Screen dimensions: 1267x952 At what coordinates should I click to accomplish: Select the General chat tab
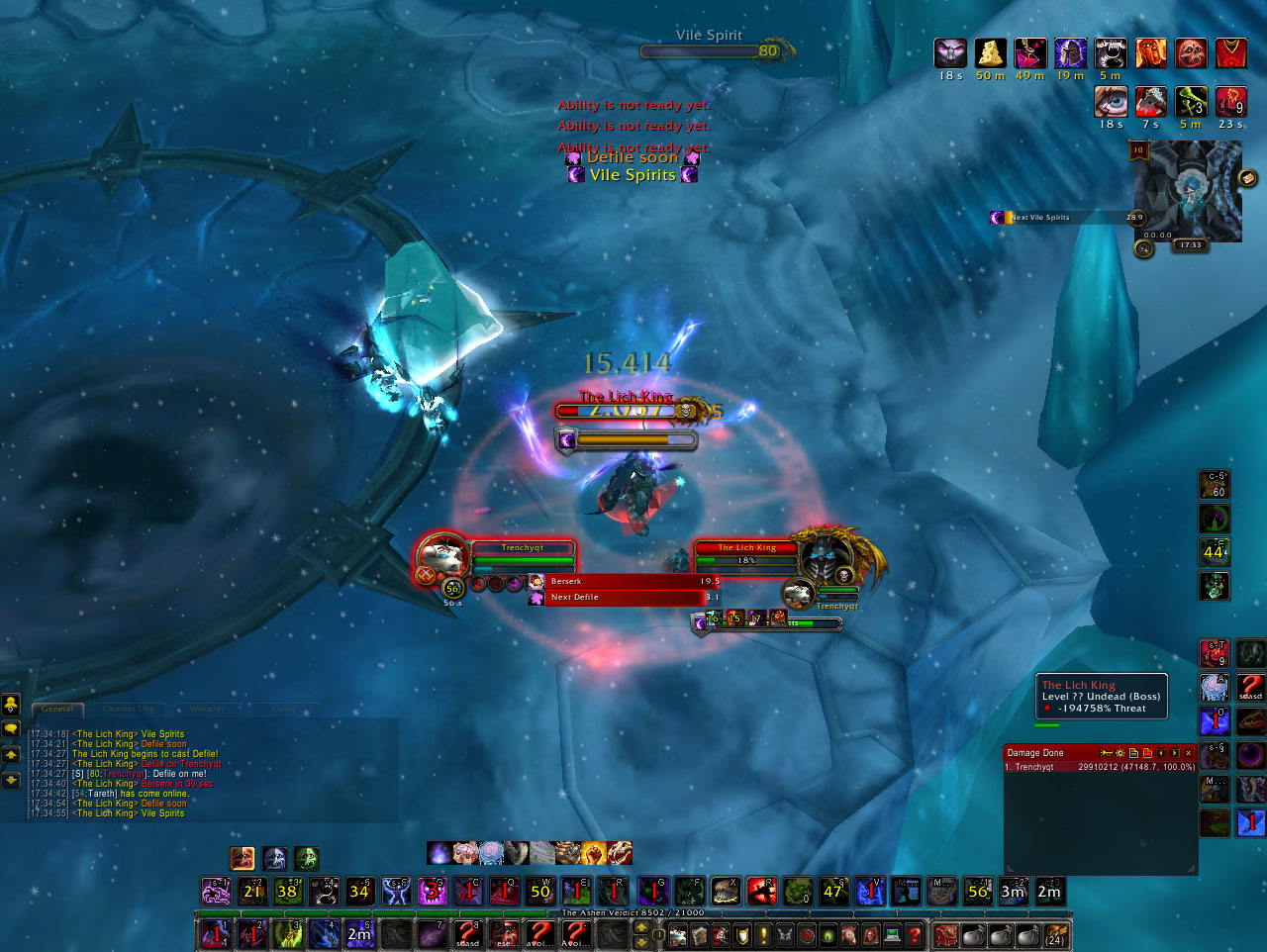pos(57,709)
